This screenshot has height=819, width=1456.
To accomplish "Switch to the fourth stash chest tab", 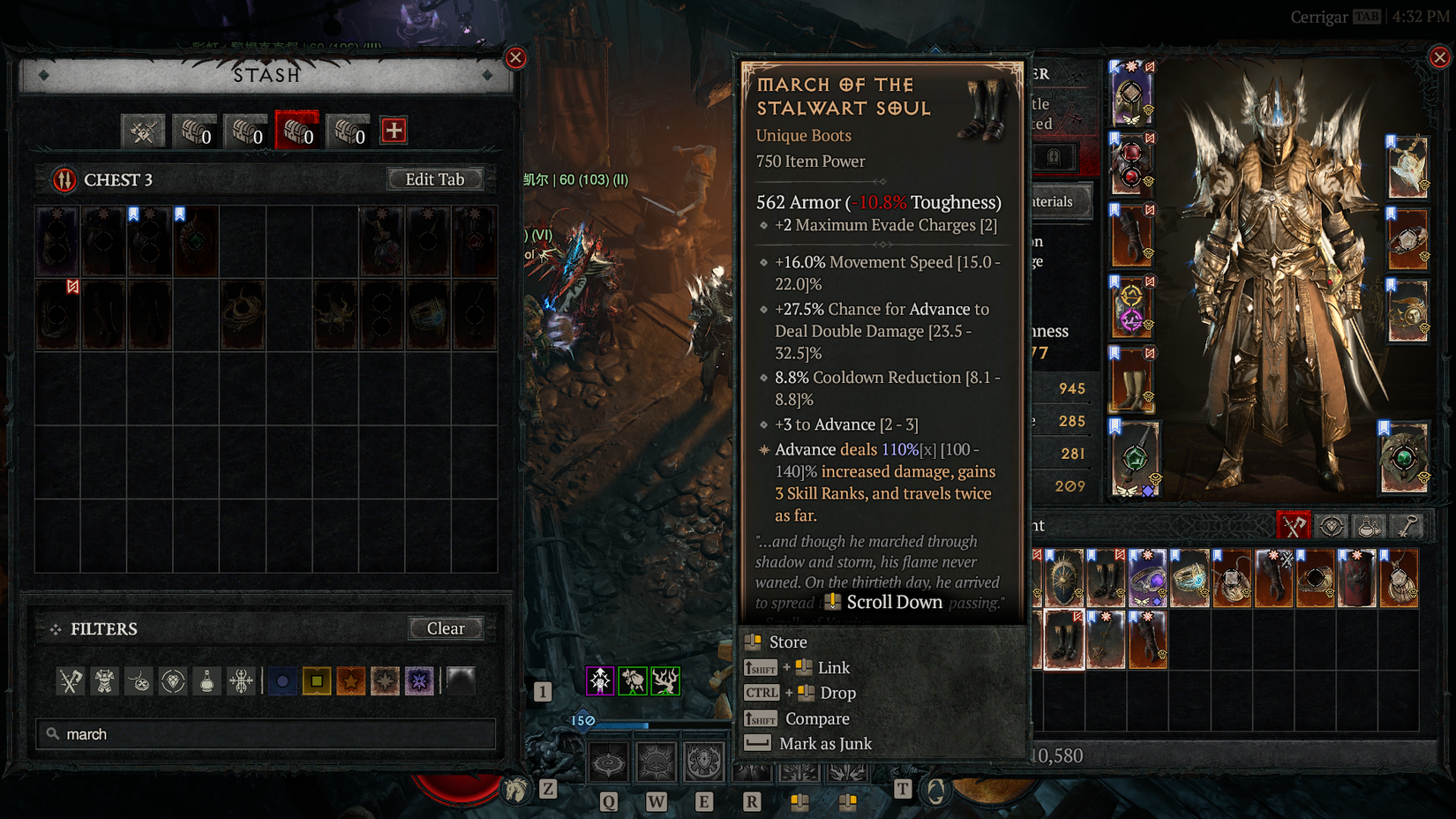I will click(348, 131).
